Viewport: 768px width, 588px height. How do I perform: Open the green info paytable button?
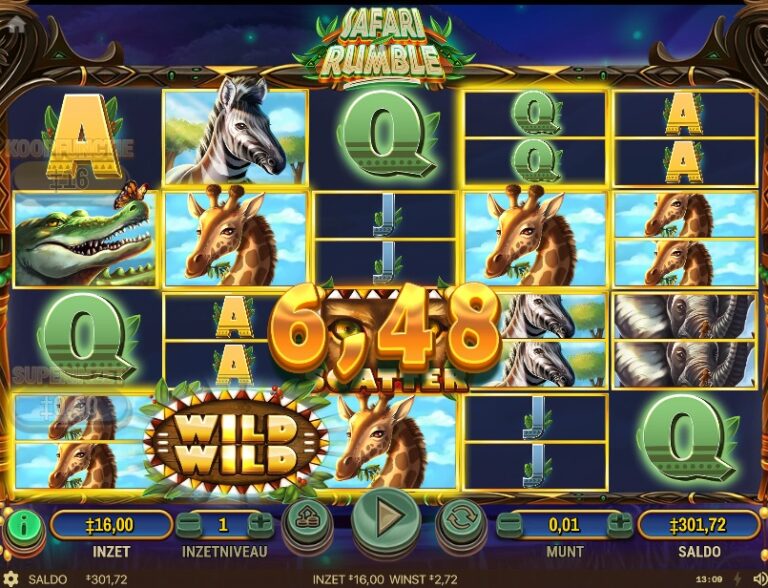pos(24,525)
